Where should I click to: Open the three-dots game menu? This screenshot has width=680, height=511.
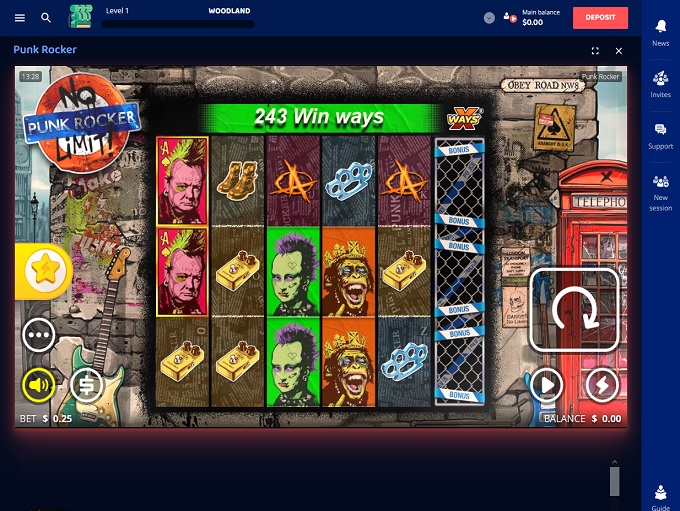pyautogui.click(x=39, y=334)
